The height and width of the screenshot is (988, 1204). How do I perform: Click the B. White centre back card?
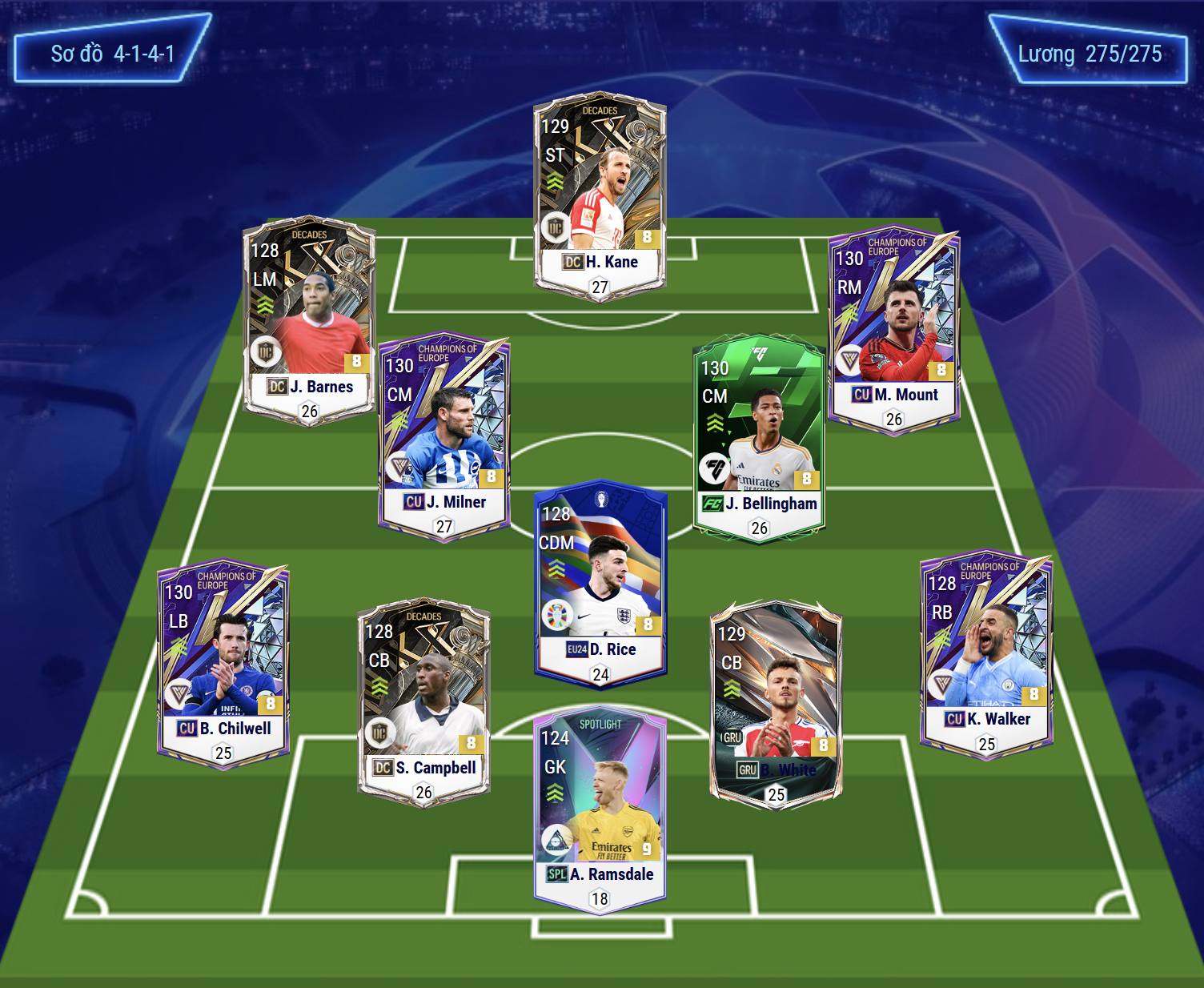pos(776,705)
